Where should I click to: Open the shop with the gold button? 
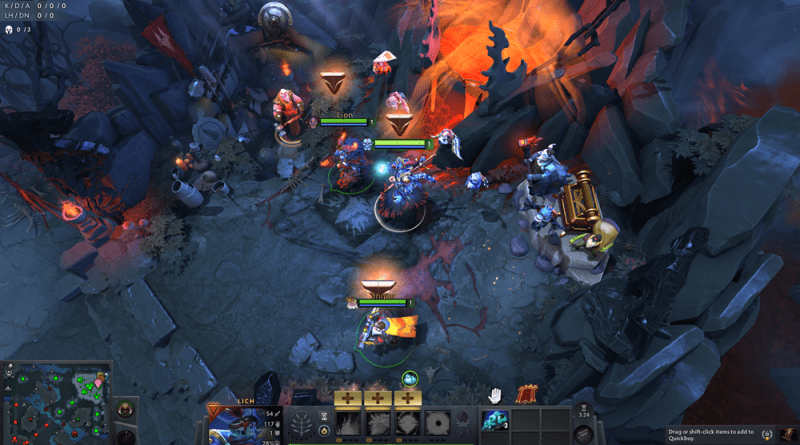tap(770, 435)
